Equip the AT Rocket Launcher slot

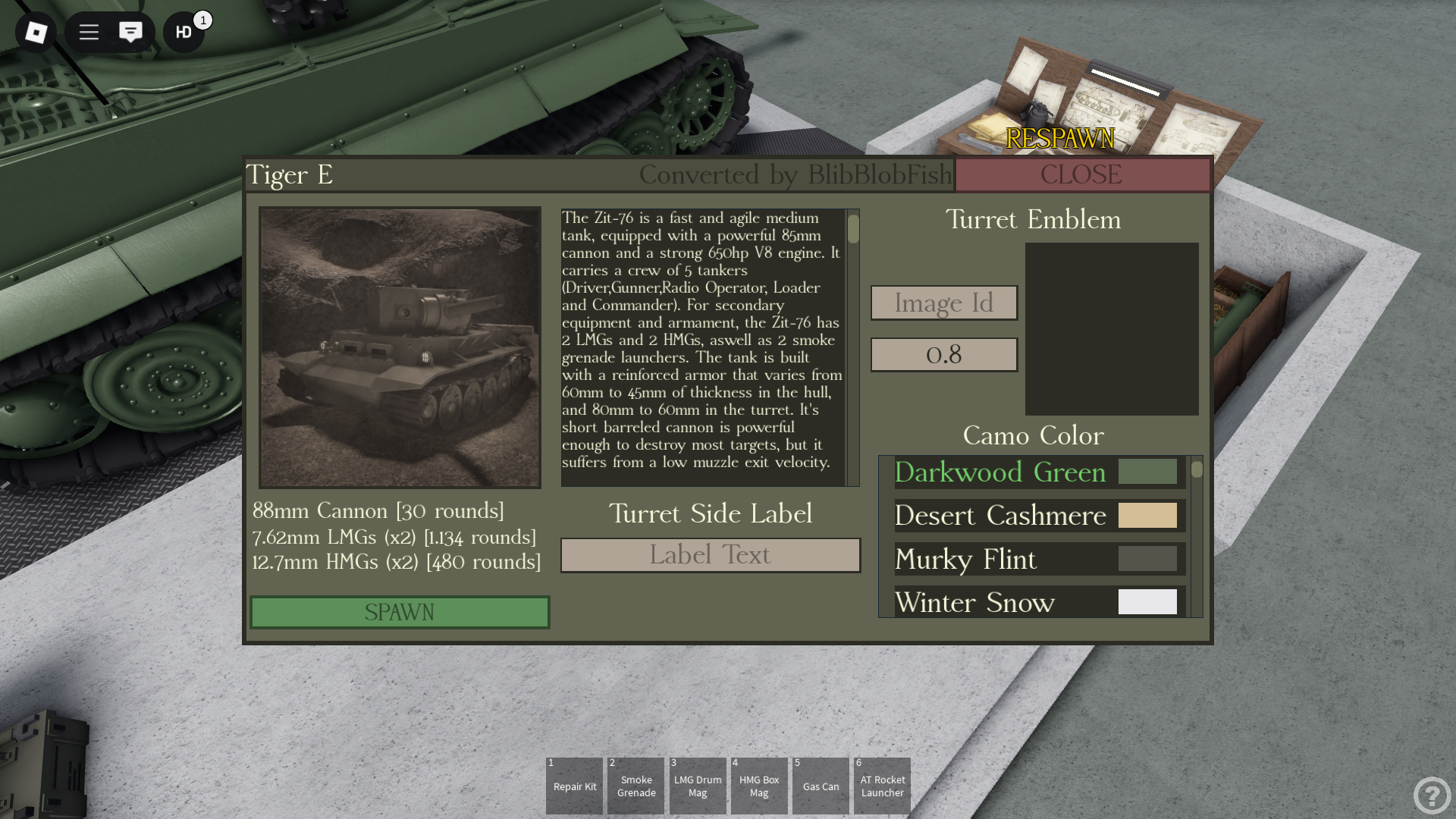click(x=882, y=786)
